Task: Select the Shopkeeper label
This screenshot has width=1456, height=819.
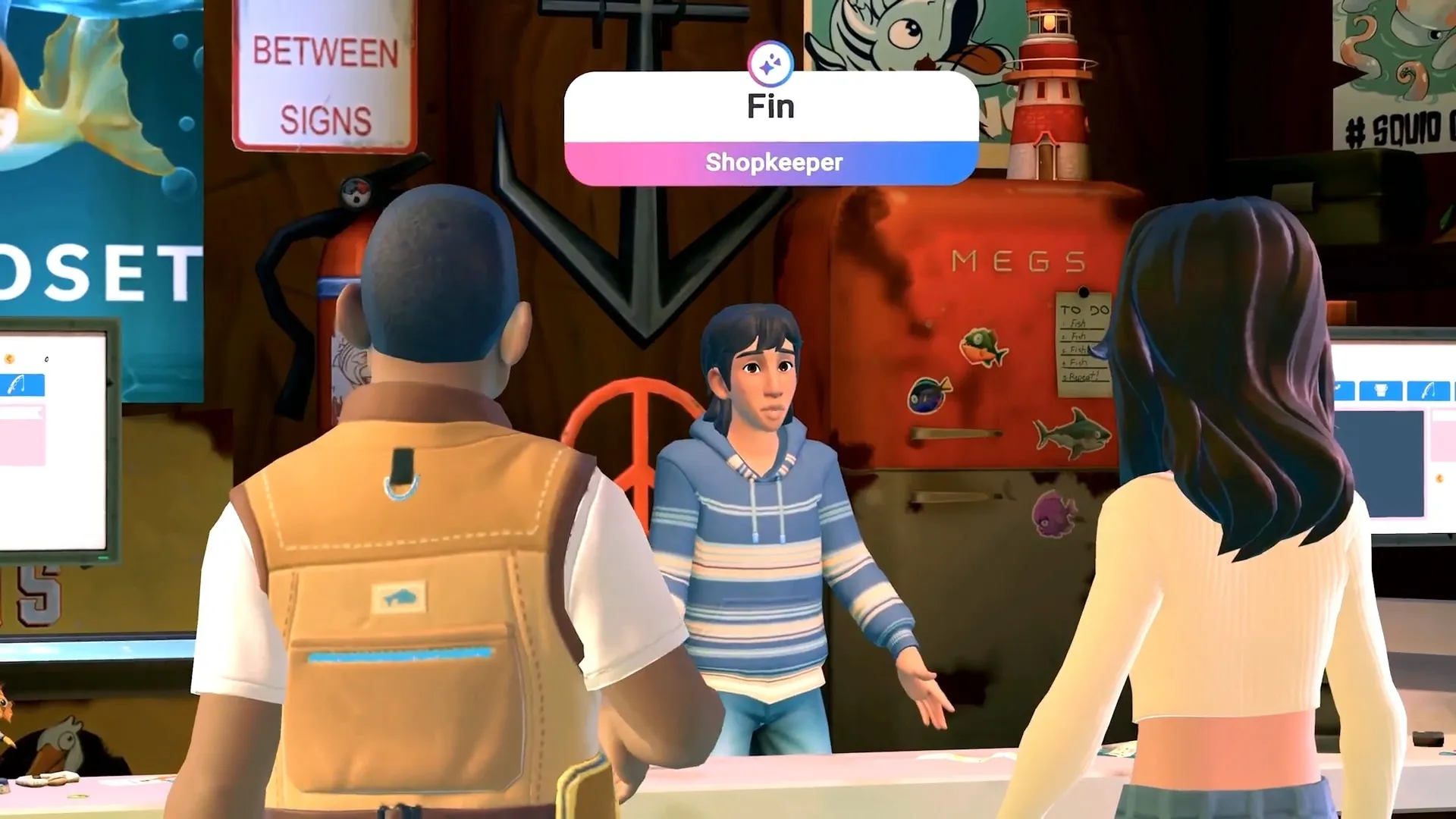Action: pos(775,161)
